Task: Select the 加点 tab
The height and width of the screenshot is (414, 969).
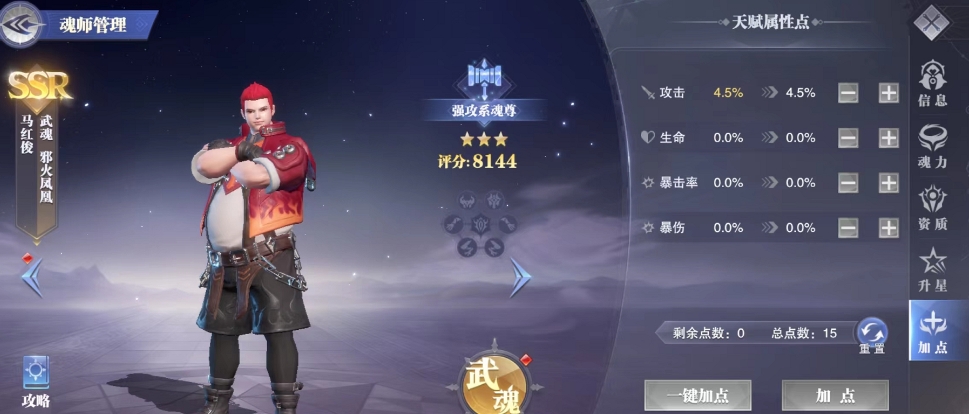Action: [x=932, y=330]
